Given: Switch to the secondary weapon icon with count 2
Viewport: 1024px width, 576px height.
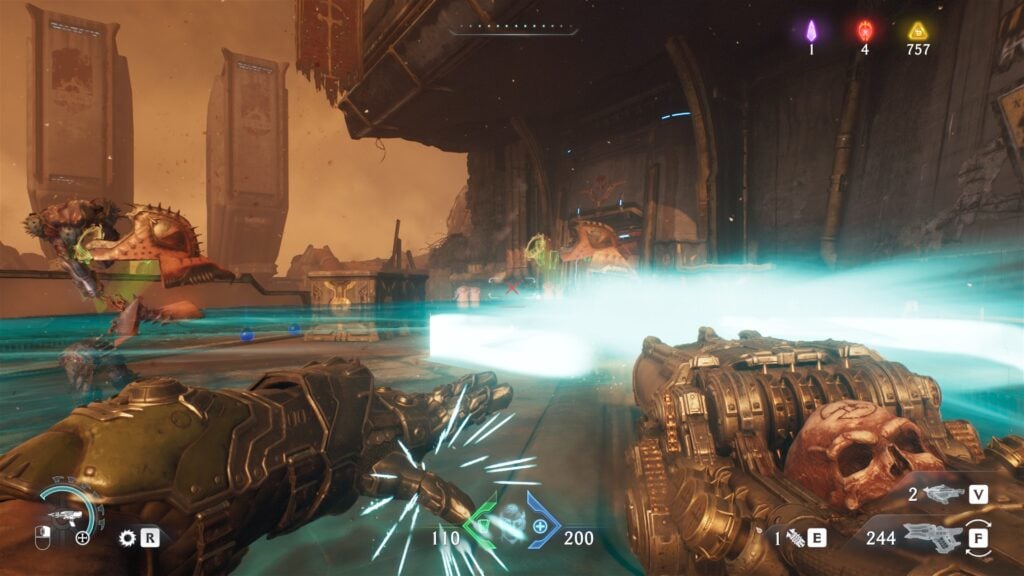Looking at the screenshot, I should coord(944,493).
